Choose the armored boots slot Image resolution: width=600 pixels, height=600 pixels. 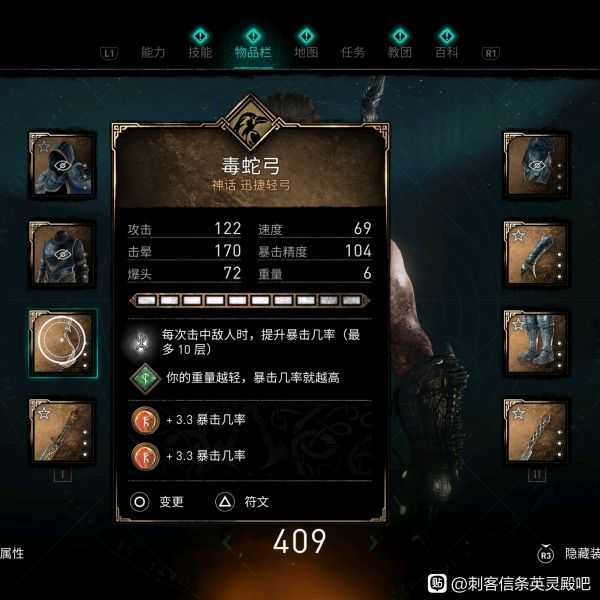coord(537,342)
